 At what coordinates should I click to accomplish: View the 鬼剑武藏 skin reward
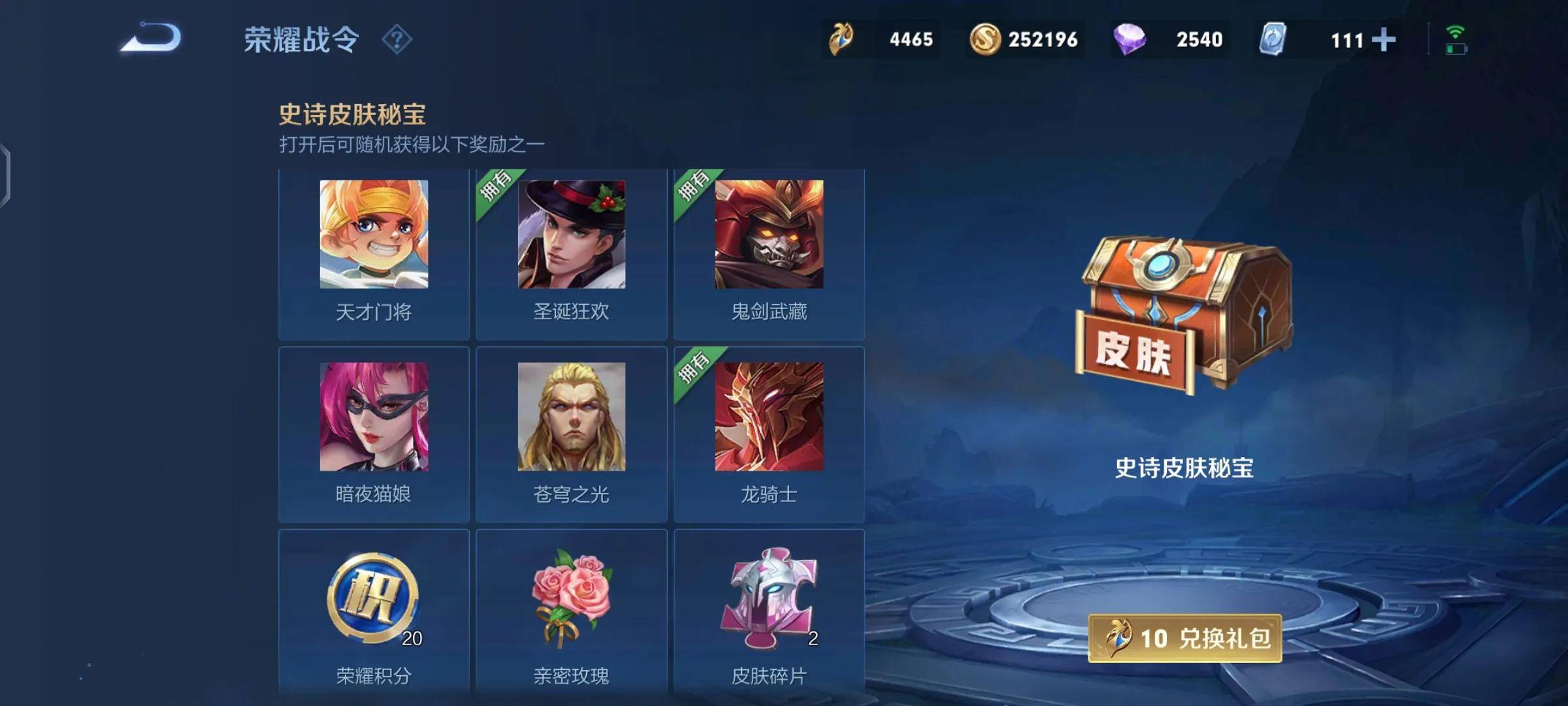769,253
